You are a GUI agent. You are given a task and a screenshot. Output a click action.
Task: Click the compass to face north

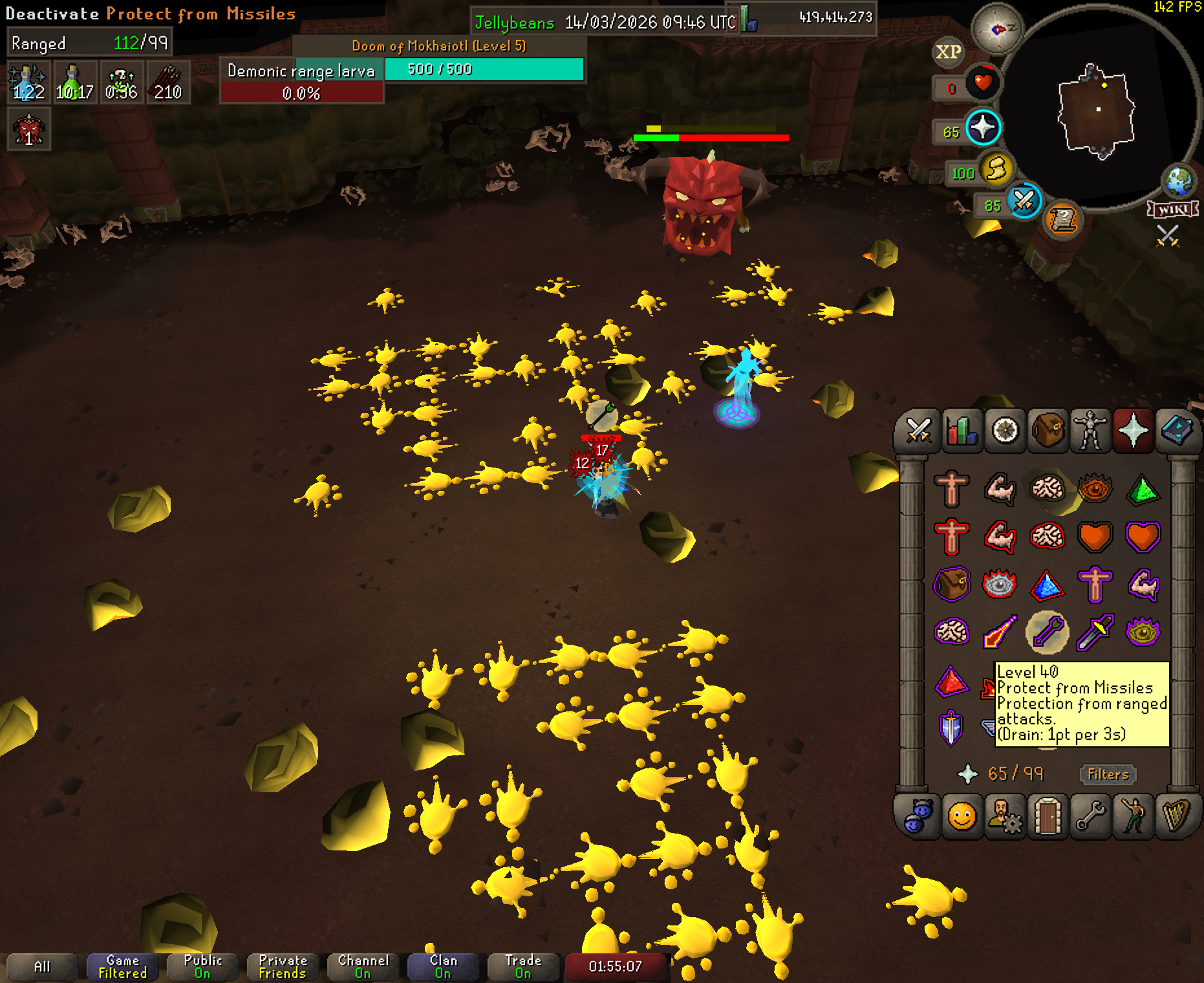(997, 29)
